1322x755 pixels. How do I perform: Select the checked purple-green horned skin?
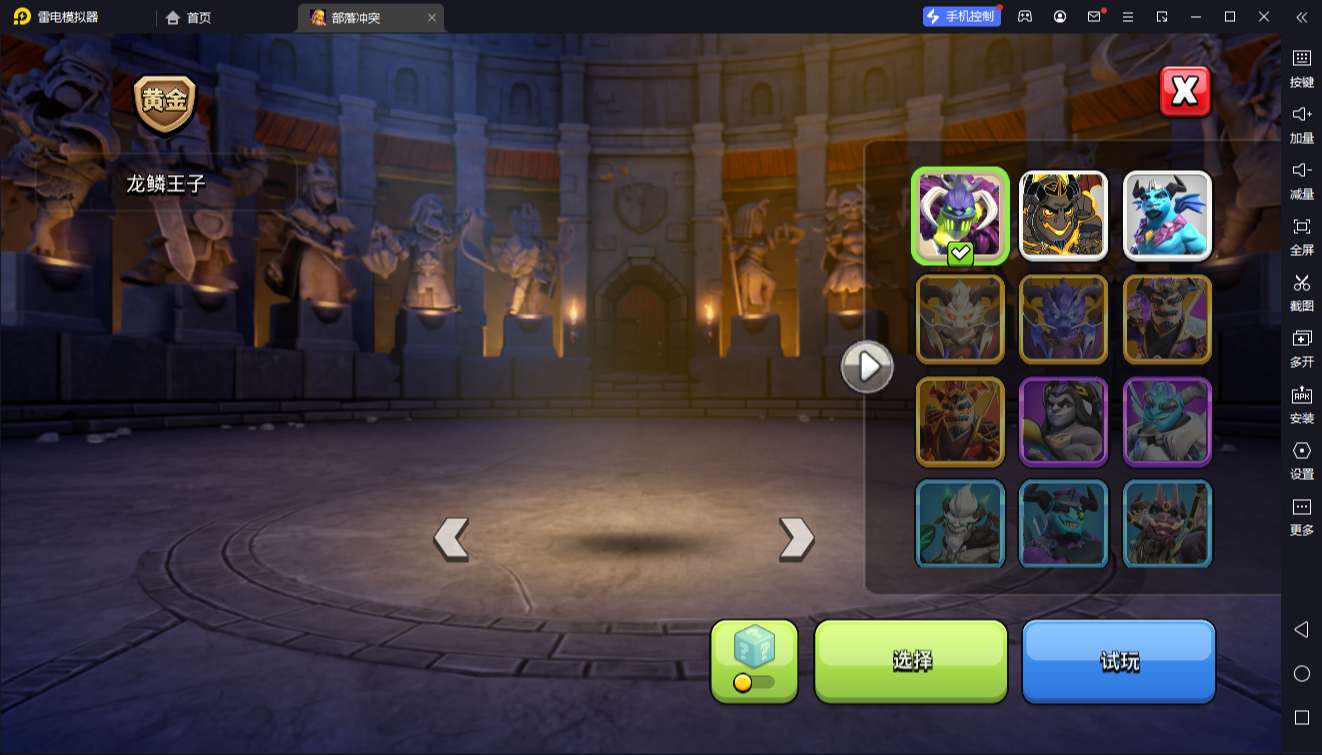pos(960,215)
